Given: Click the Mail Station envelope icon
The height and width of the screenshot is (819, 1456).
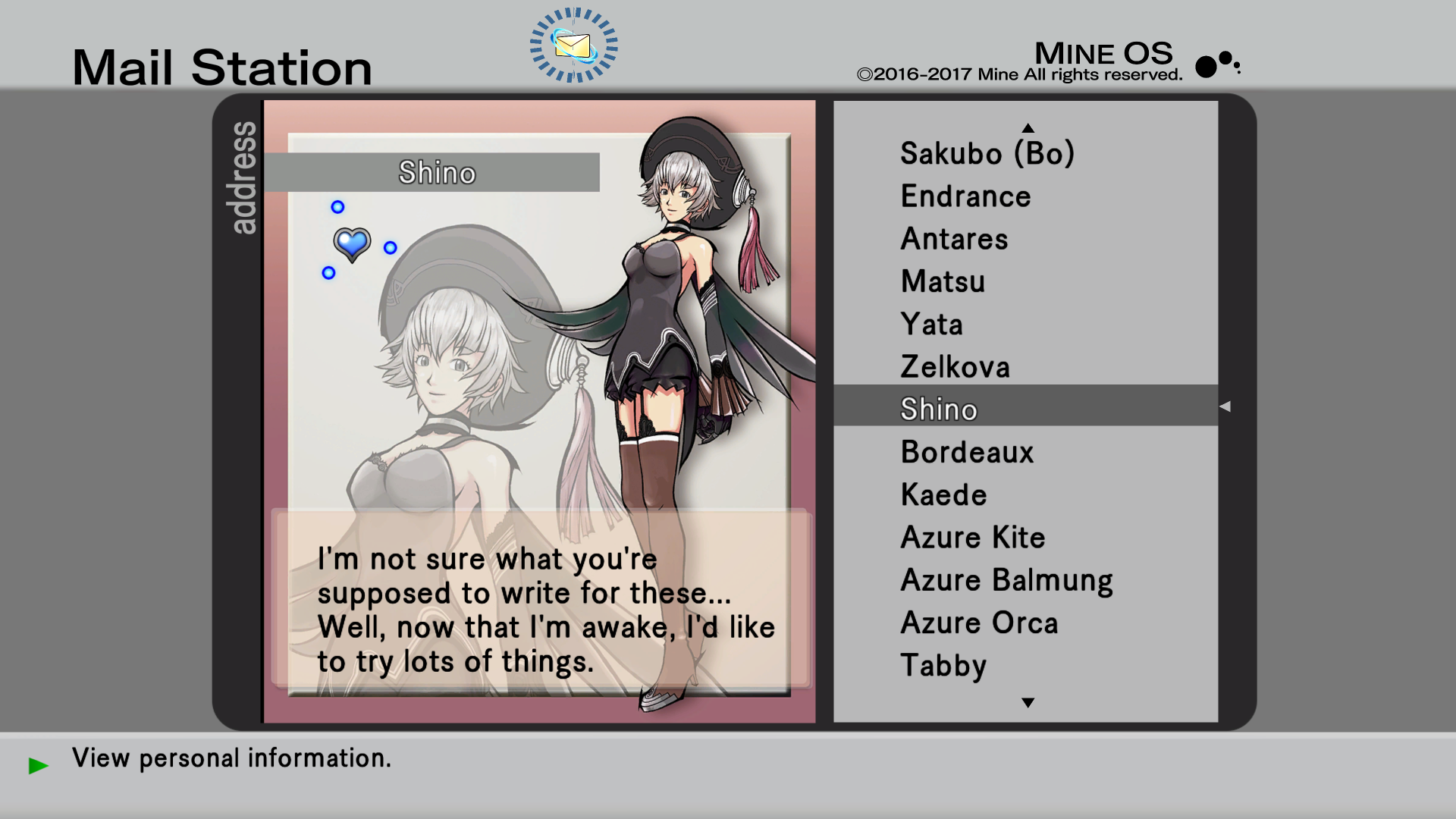Looking at the screenshot, I should pyautogui.click(x=573, y=45).
